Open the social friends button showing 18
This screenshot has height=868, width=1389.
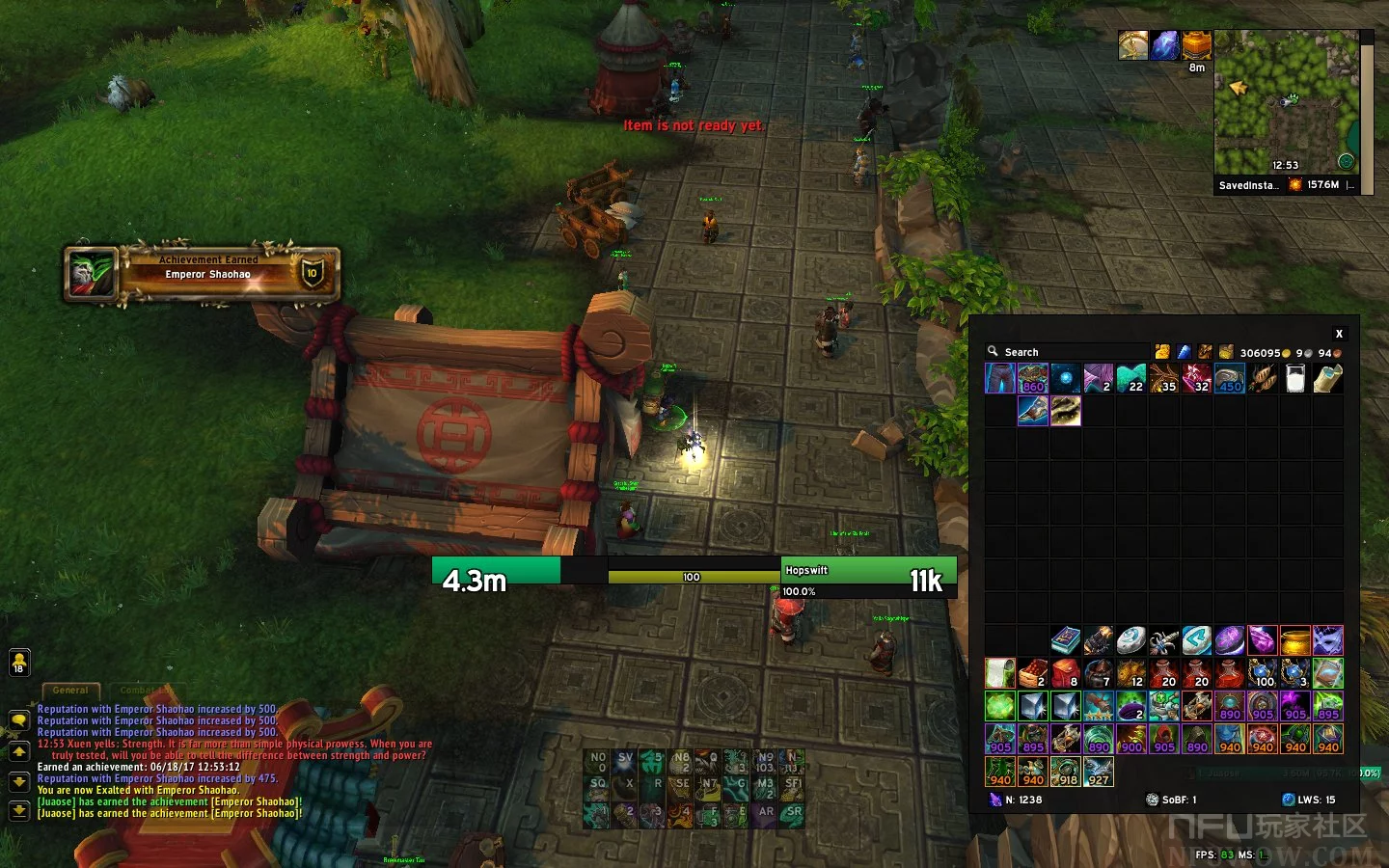tap(18, 664)
